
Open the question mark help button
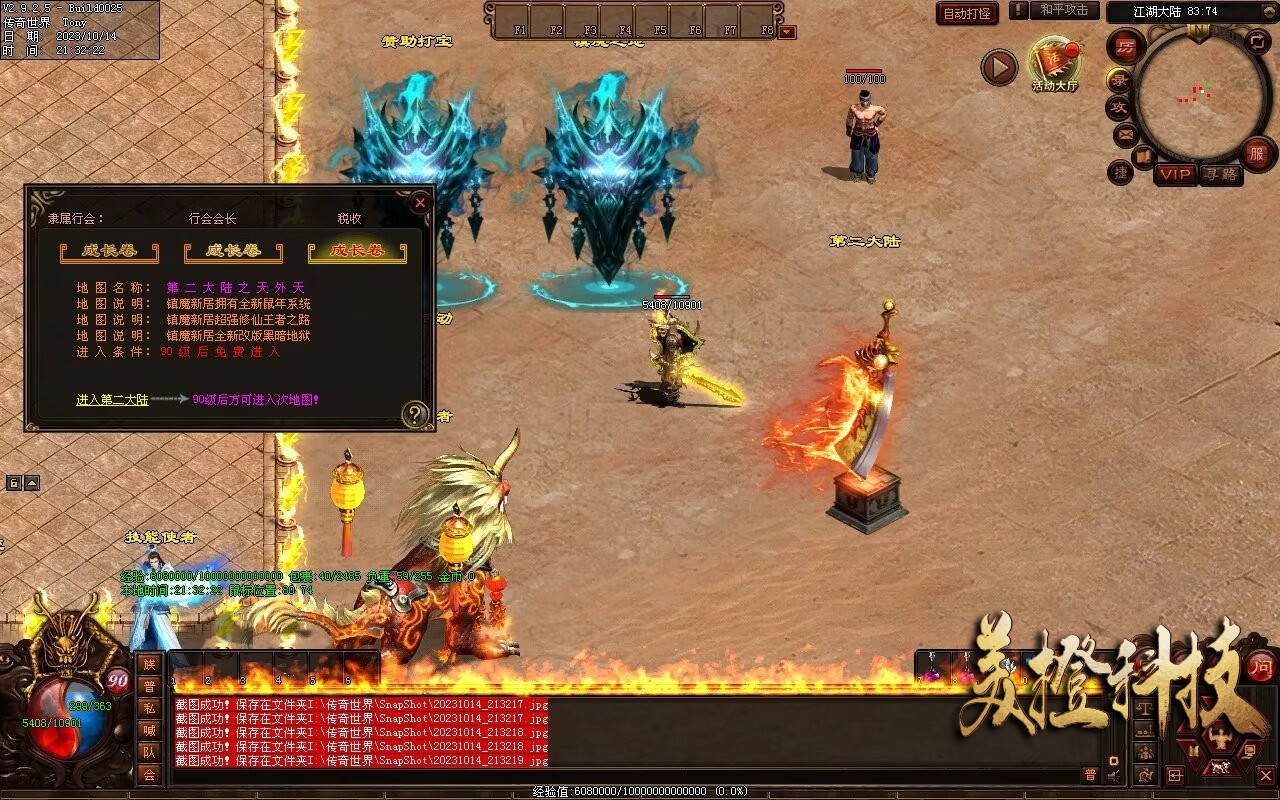(x=414, y=414)
